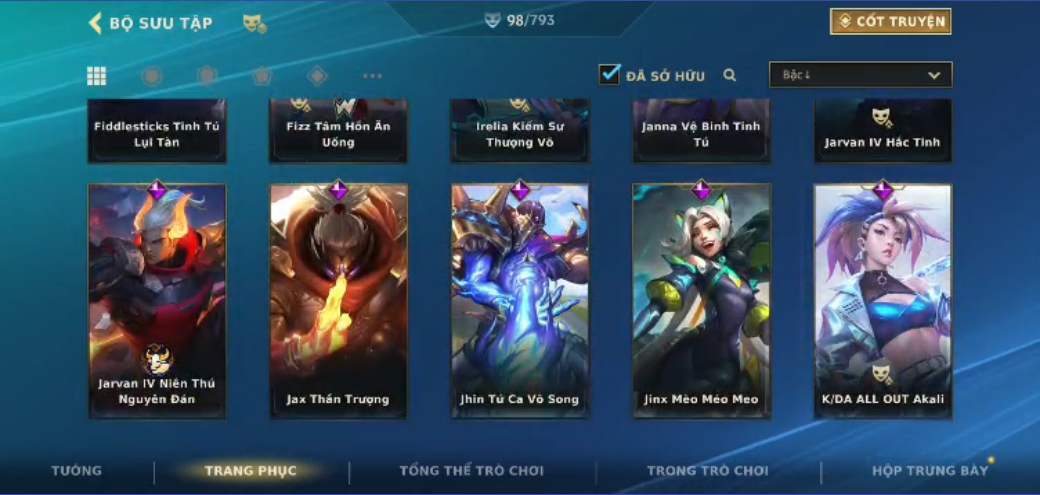
Task: Select the grid all-skins filter icon
Action: [97, 76]
